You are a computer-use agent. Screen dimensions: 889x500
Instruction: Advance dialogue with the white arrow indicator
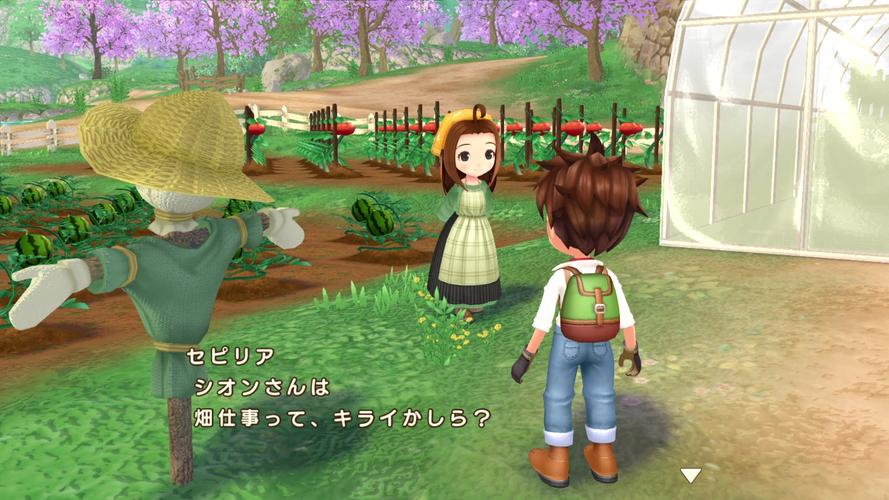click(690, 475)
